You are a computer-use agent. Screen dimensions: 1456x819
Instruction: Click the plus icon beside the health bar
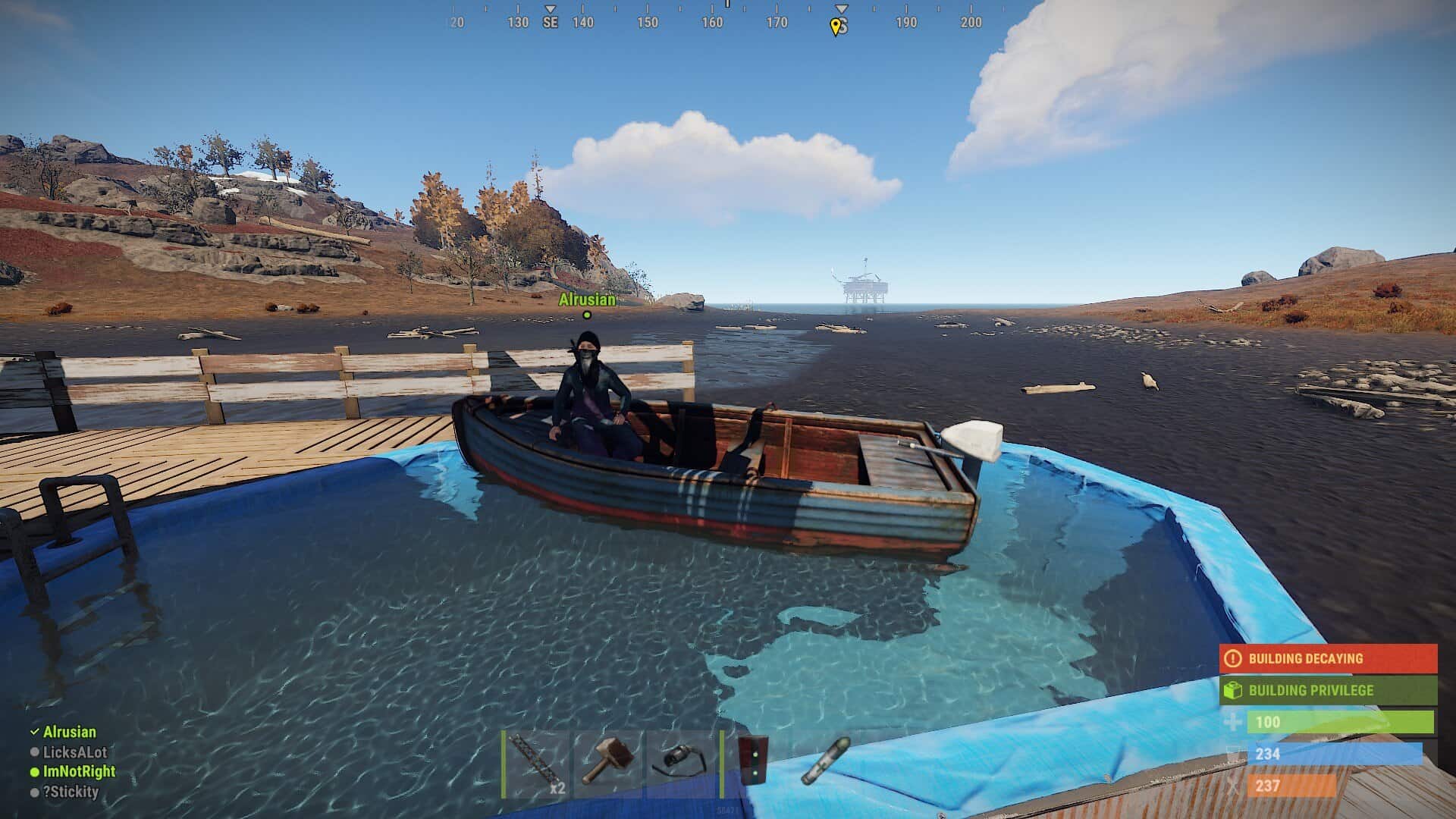pyautogui.click(x=1233, y=723)
